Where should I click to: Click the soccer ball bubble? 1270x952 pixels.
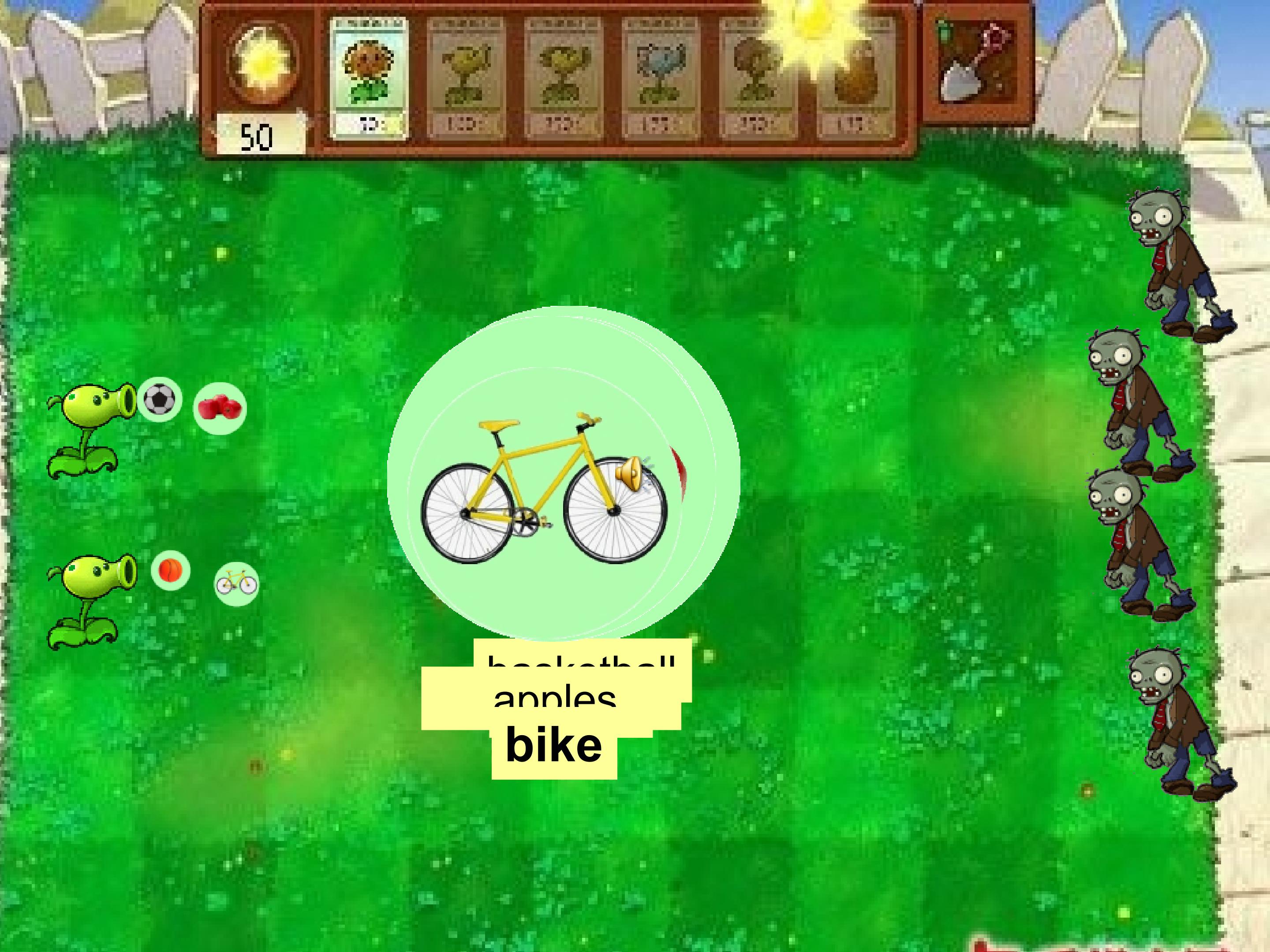pyautogui.click(x=159, y=399)
